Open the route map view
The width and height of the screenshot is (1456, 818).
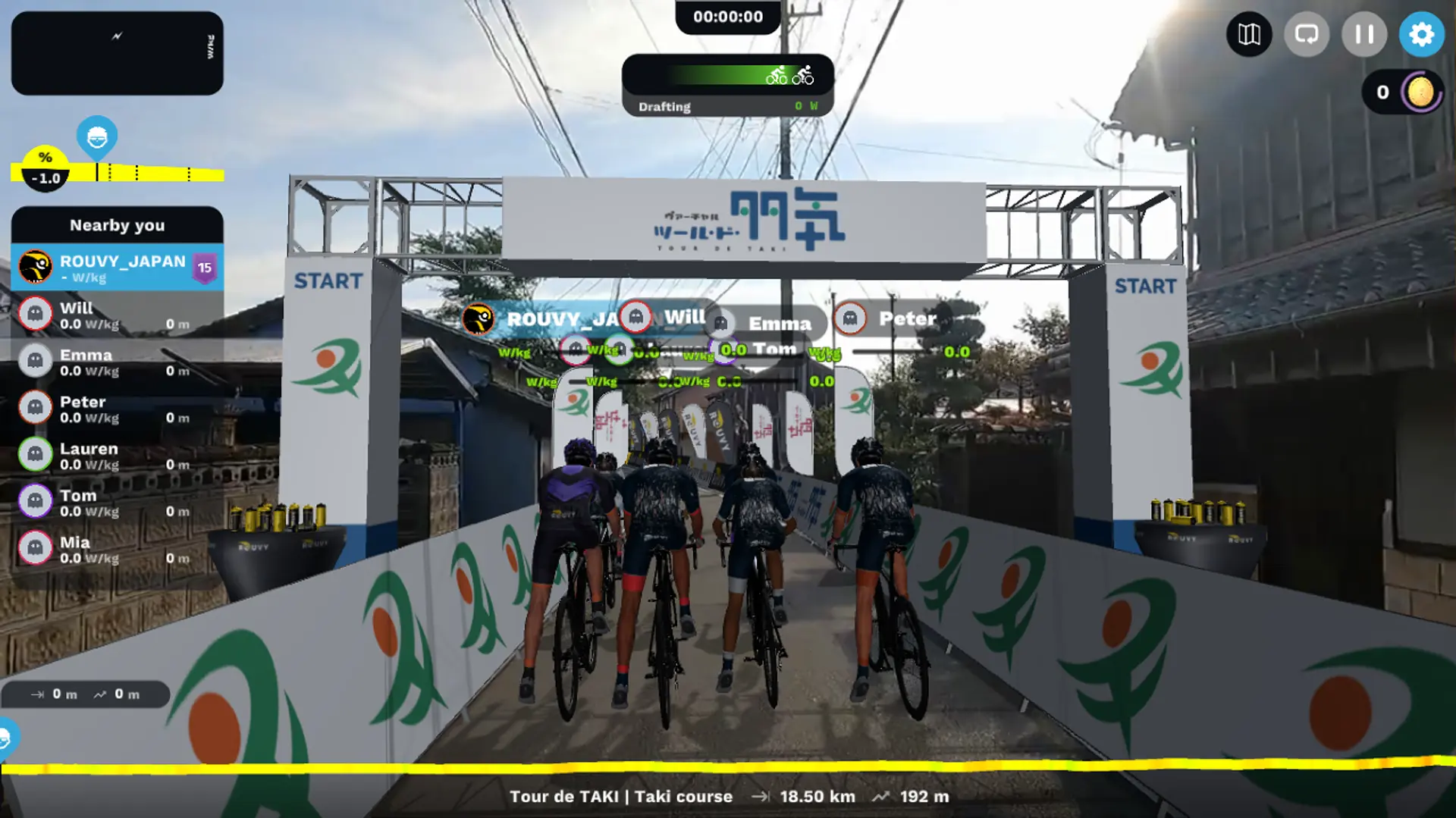[1249, 34]
